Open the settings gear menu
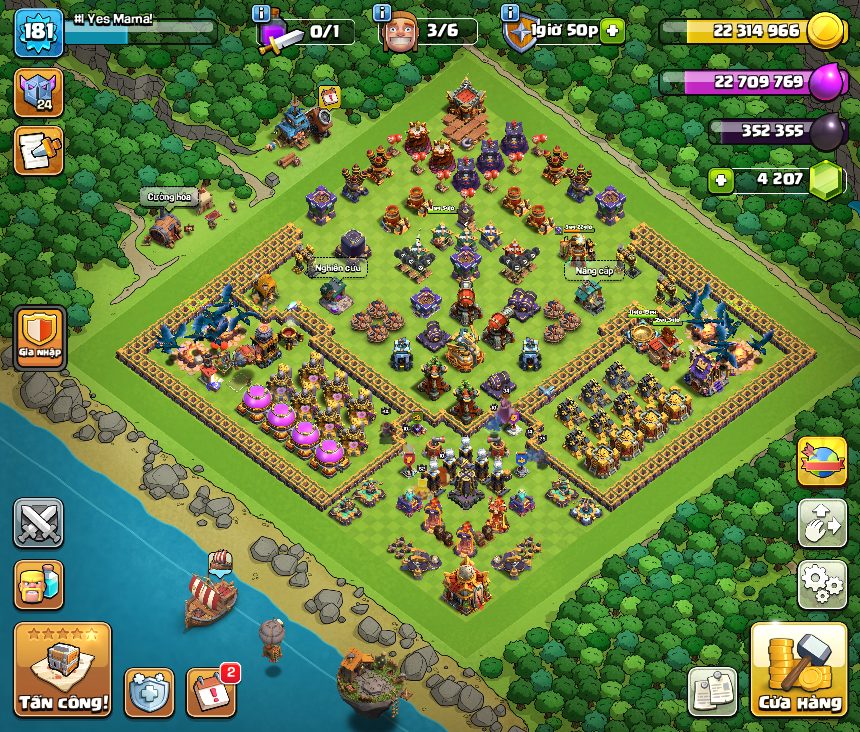The image size is (860, 732). (822, 584)
